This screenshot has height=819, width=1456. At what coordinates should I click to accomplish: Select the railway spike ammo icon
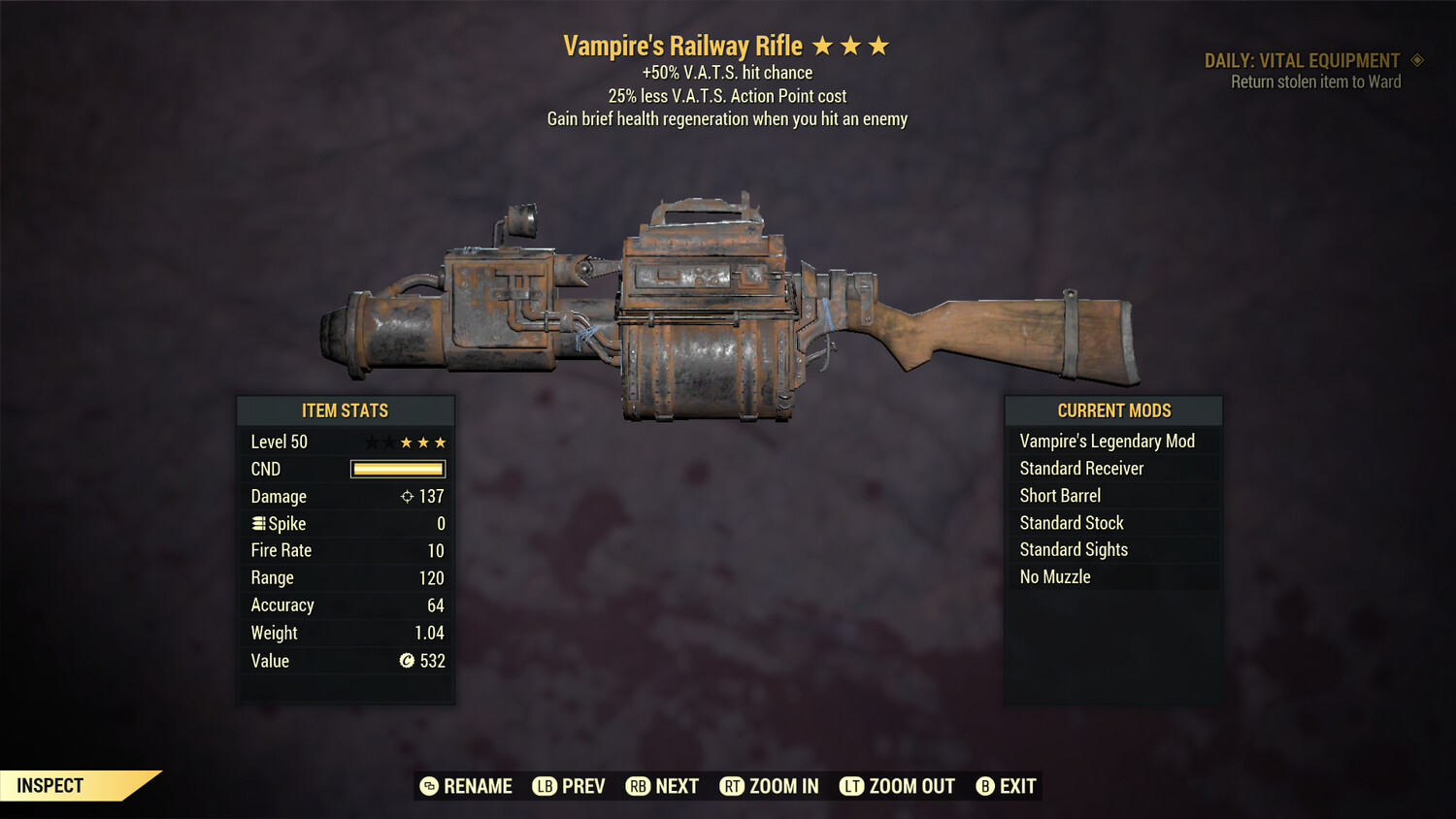(257, 523)
